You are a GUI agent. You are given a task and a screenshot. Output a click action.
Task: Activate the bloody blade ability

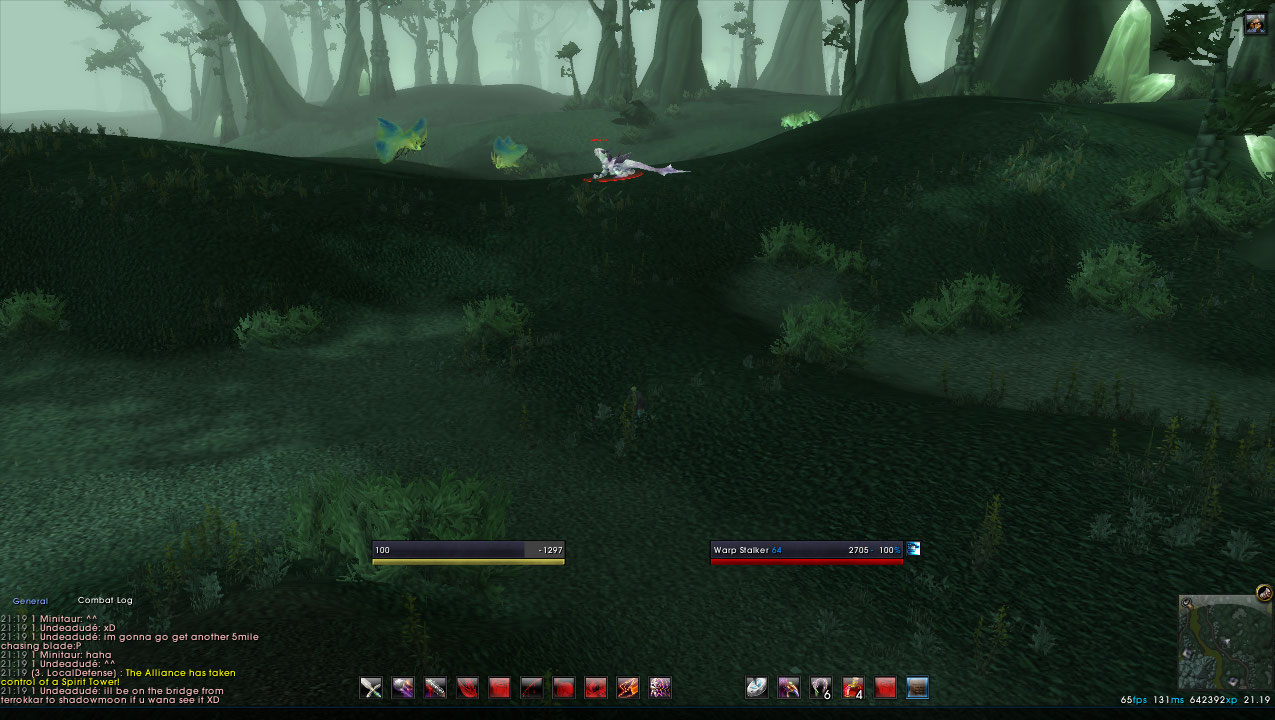[436, 687]
